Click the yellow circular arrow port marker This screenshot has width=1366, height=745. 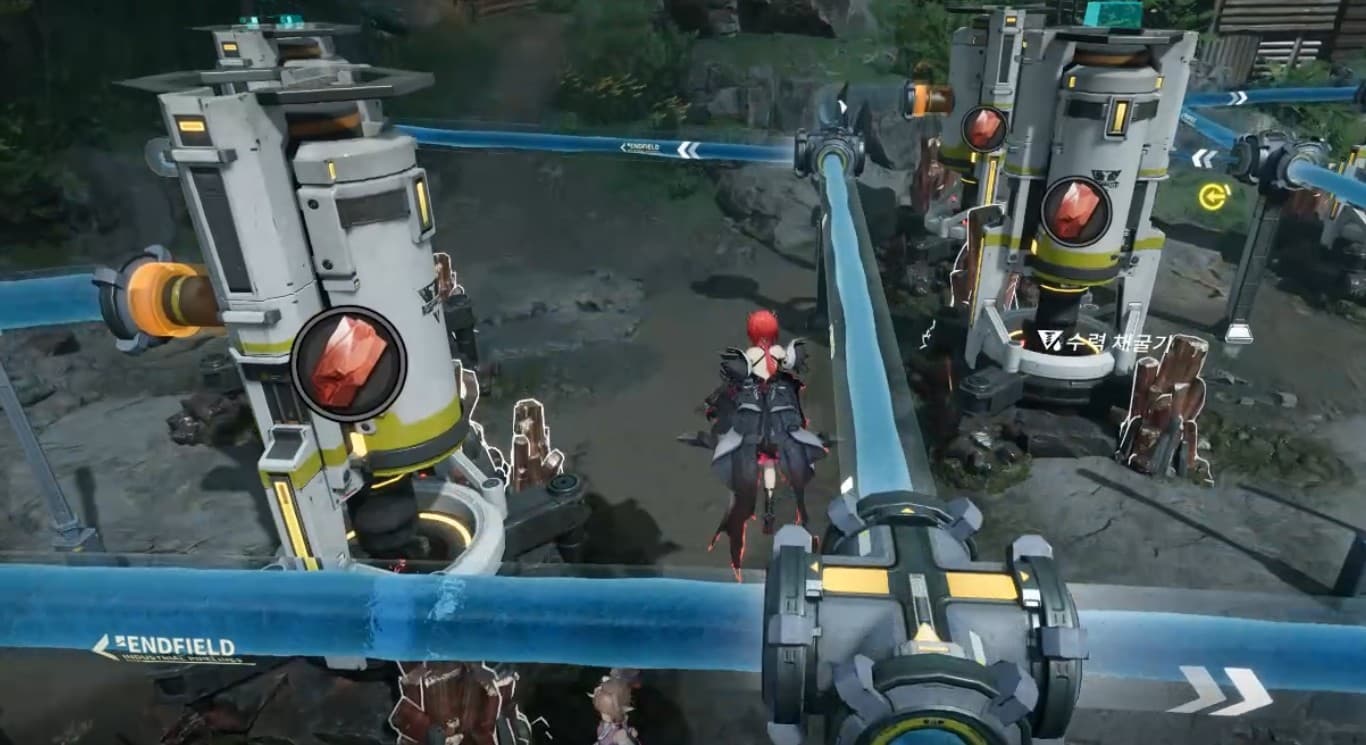(x=1213, y=196)
